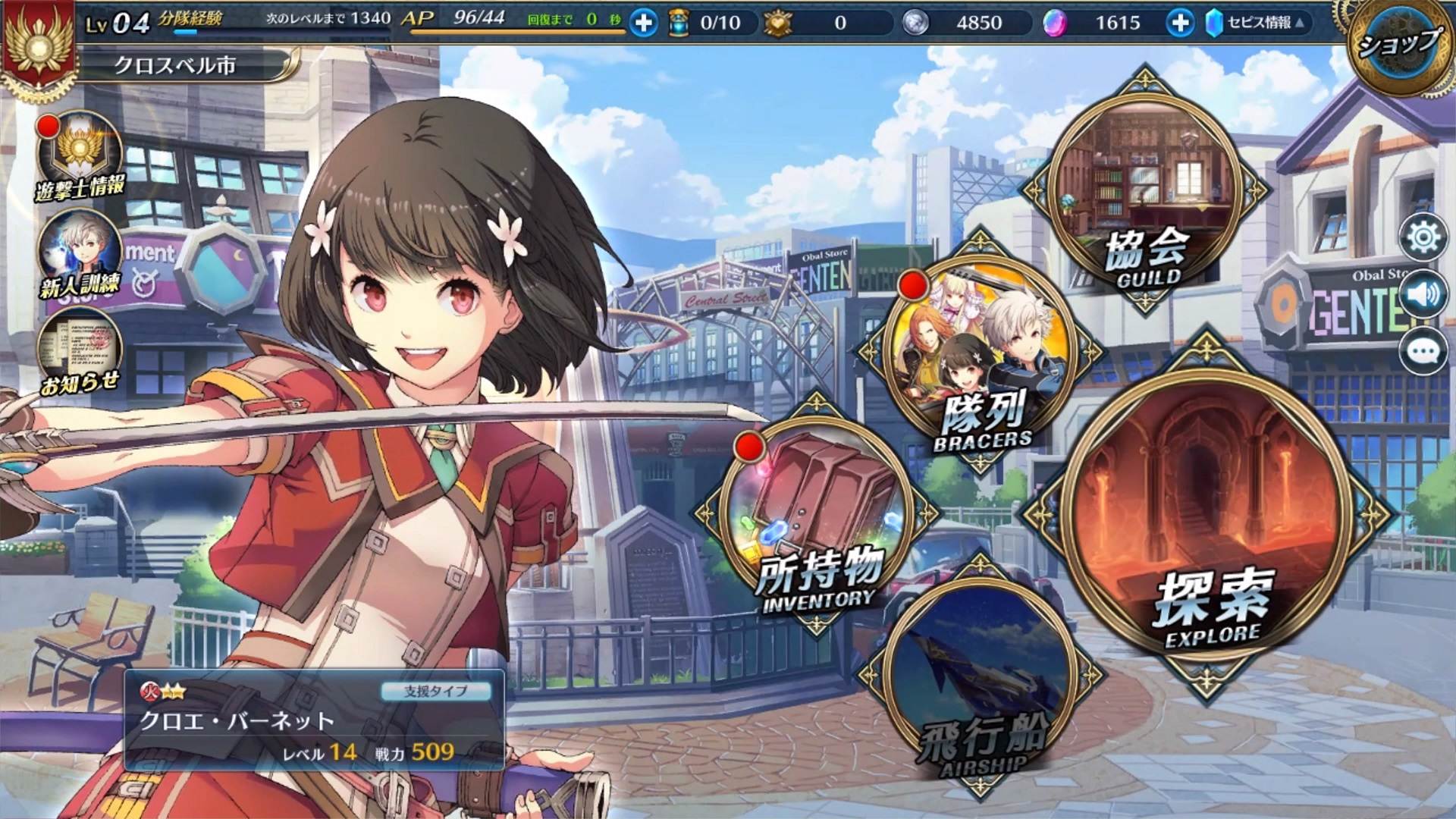Open the クロエ・バーネット character panel
The height and width of the screenshot is (819, 1456).
(314, 720)
